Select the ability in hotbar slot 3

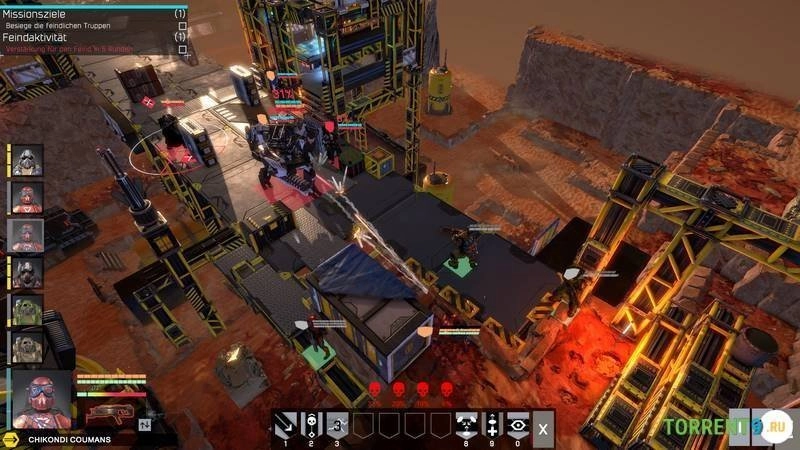337,424
